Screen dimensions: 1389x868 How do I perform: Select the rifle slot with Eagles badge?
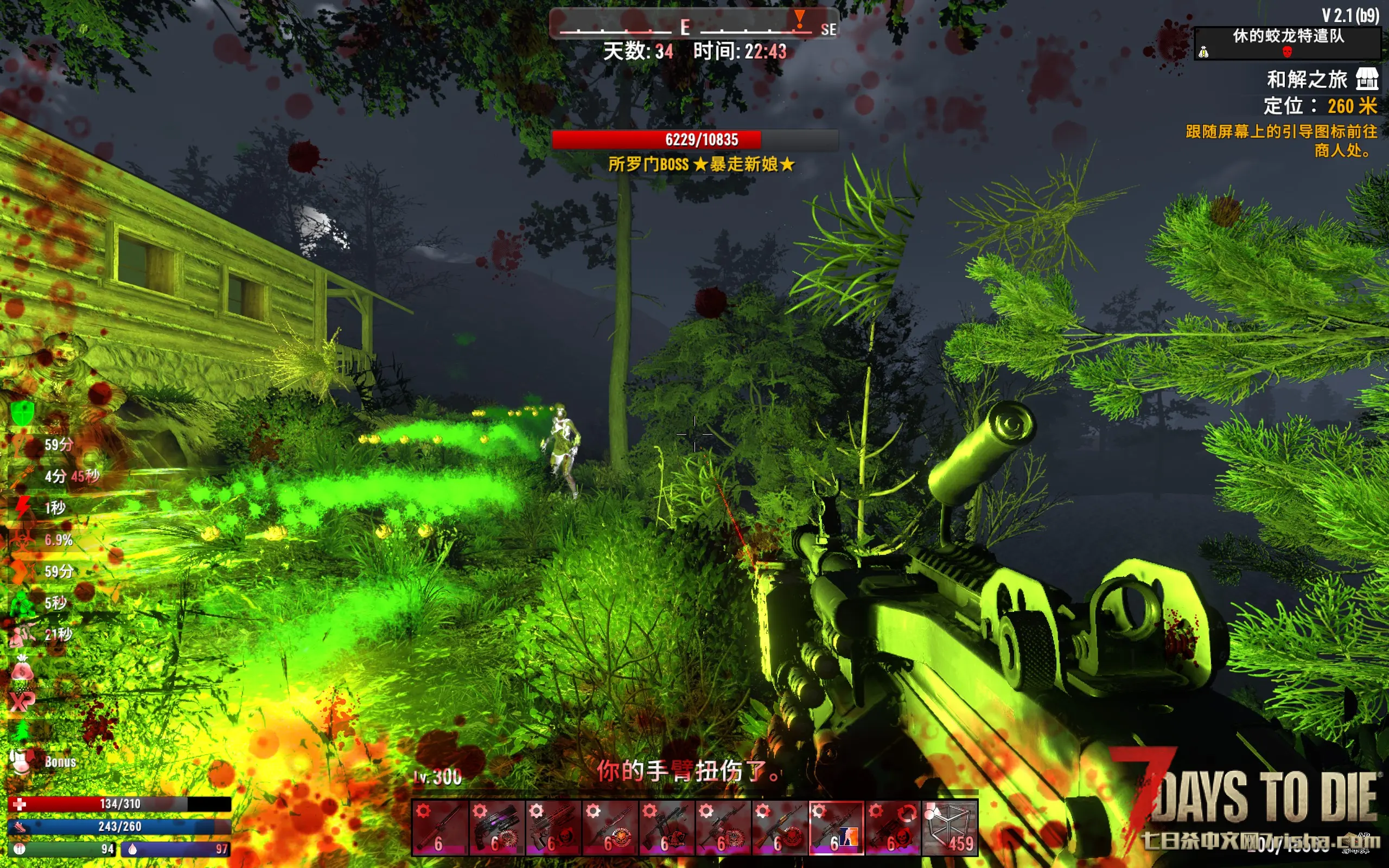click(x=666, y=828)
